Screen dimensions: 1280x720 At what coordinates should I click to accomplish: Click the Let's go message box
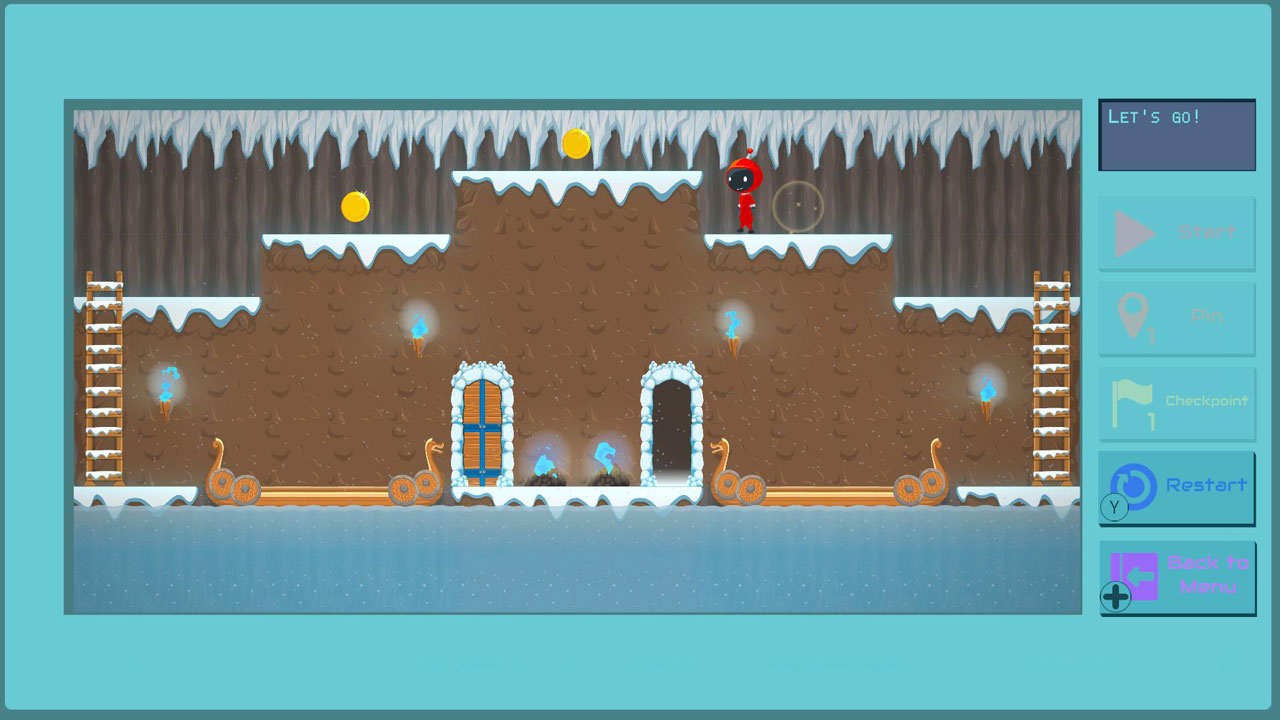point(1176,134)
